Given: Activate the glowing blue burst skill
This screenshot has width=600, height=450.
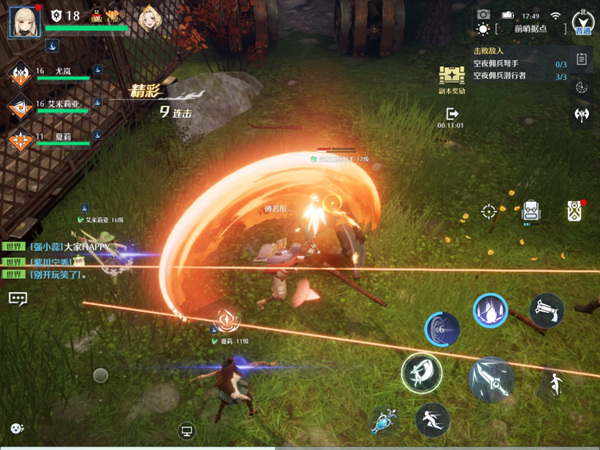Looking at the screenshot, I should click(490, 311).
